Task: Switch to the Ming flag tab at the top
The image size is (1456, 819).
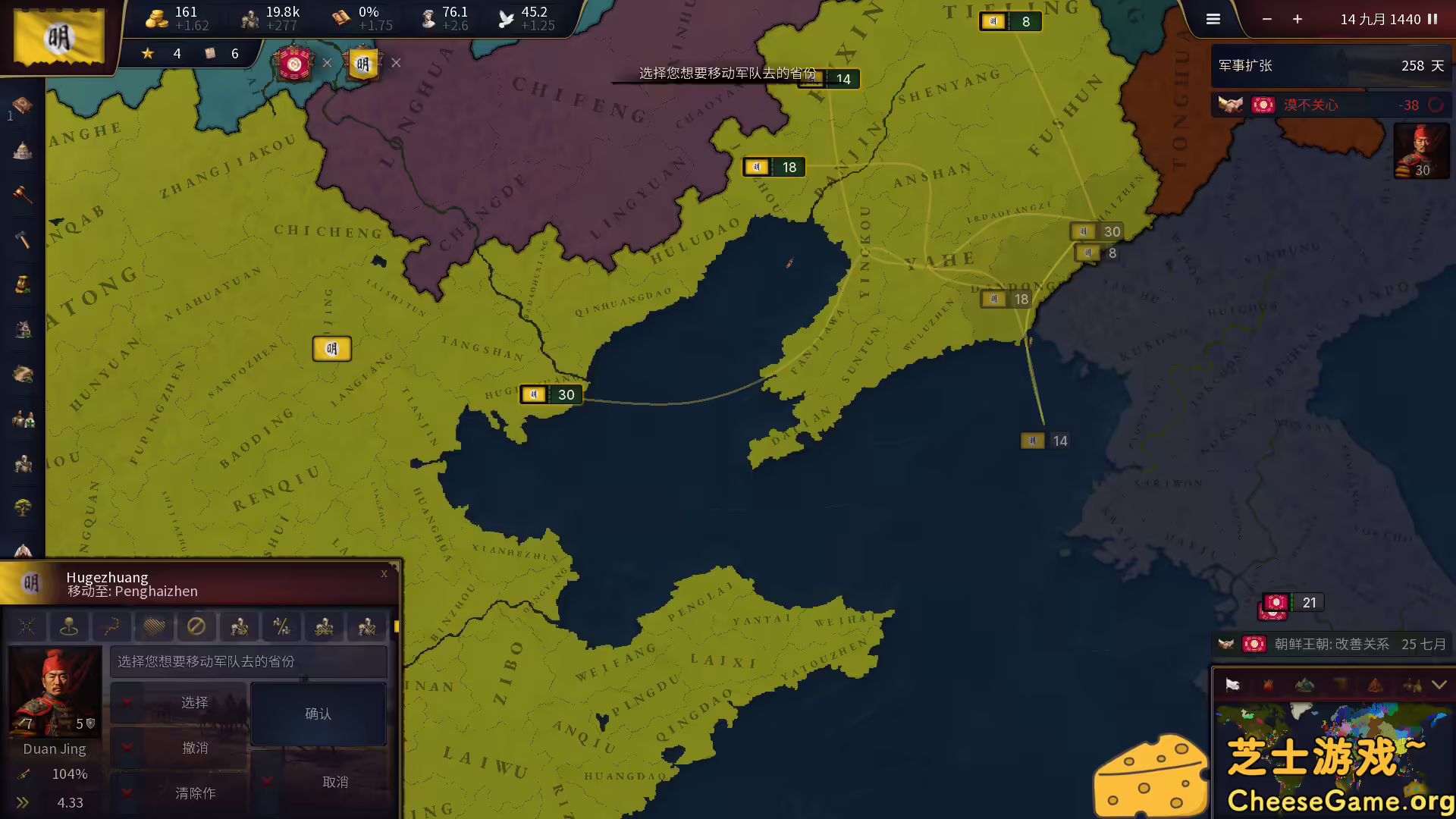Action: coord(362,64)
